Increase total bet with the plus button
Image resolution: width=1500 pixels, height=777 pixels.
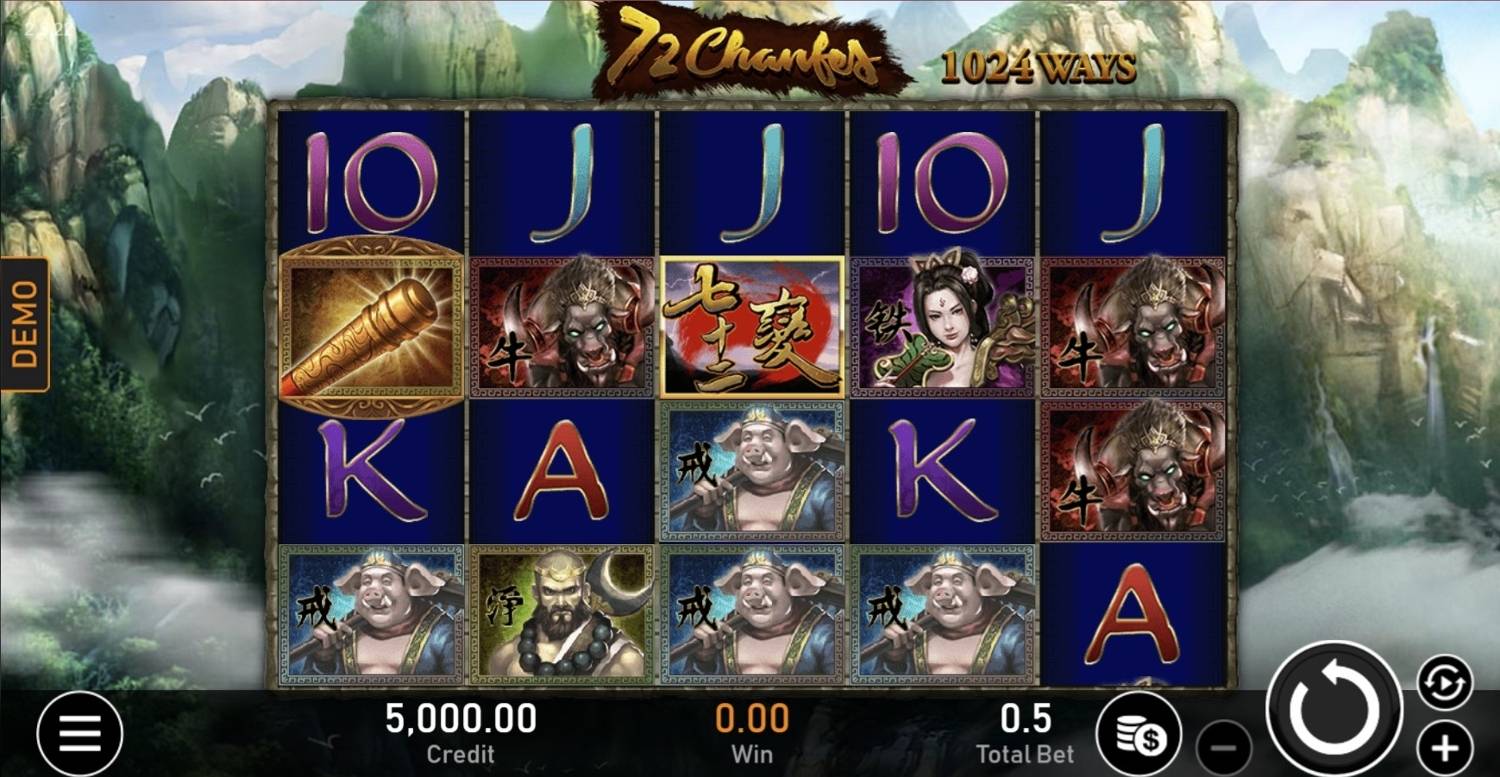(x=1444, y=746)
